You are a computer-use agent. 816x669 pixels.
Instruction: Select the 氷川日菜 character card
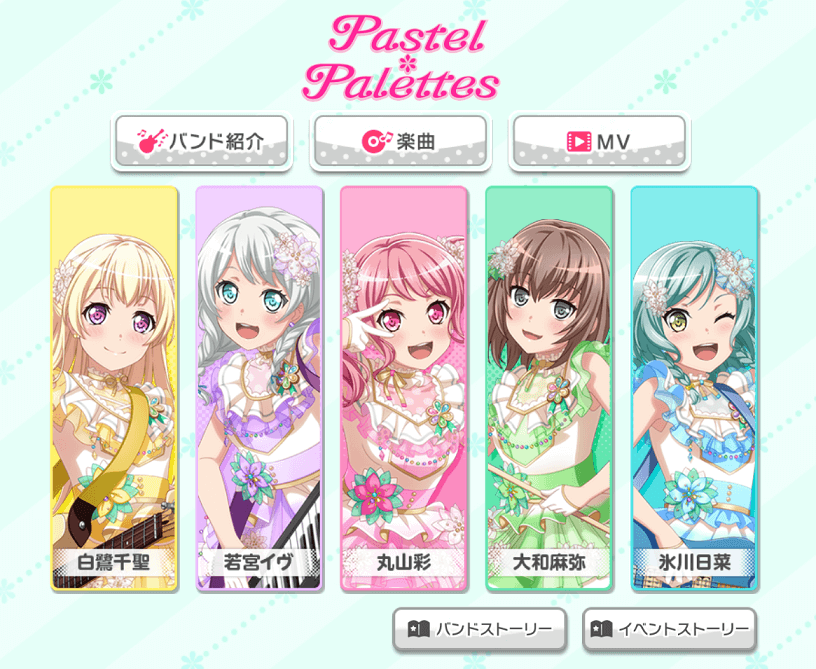coord(694,388)
